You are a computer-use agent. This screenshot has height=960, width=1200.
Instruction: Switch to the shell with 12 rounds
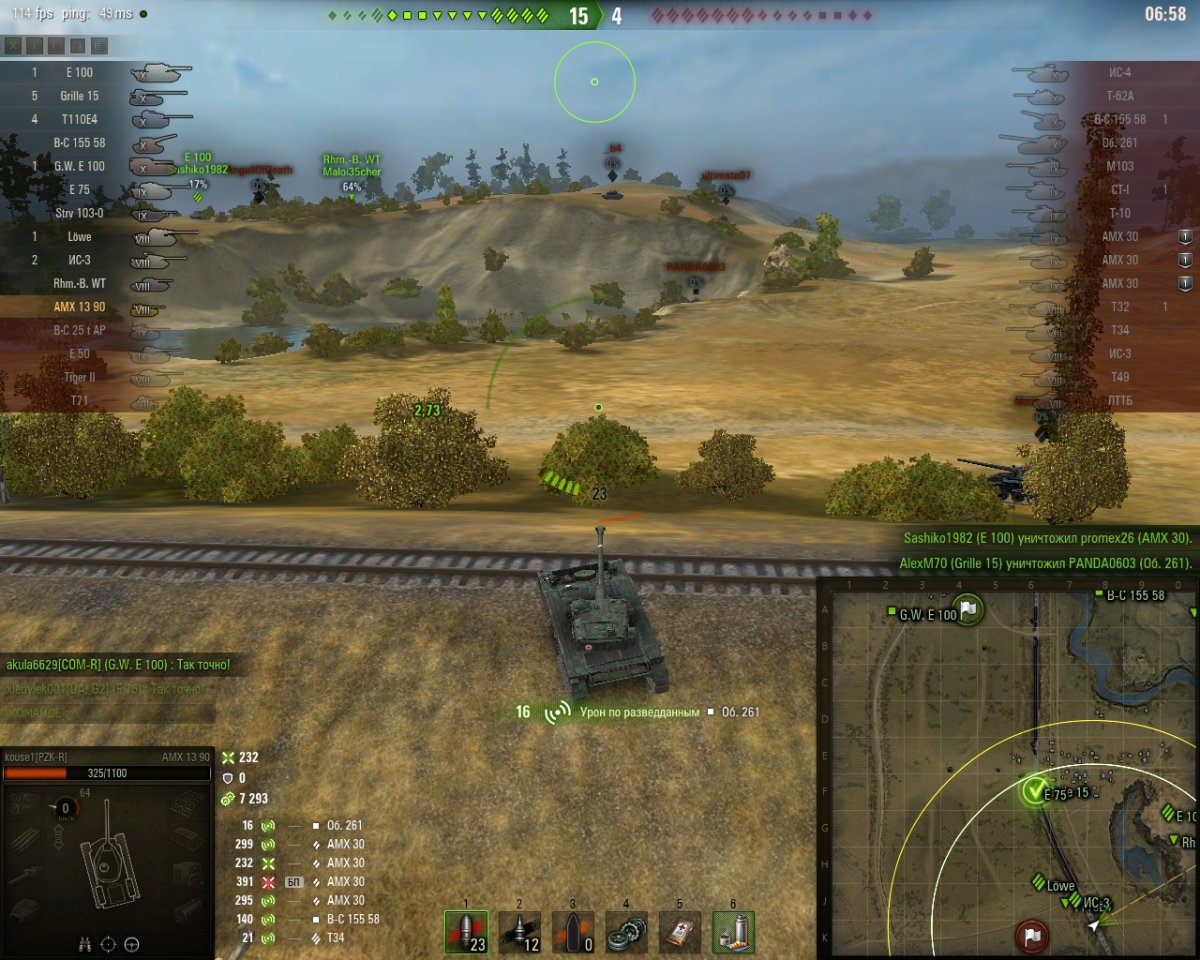click(x=520, y=932)
